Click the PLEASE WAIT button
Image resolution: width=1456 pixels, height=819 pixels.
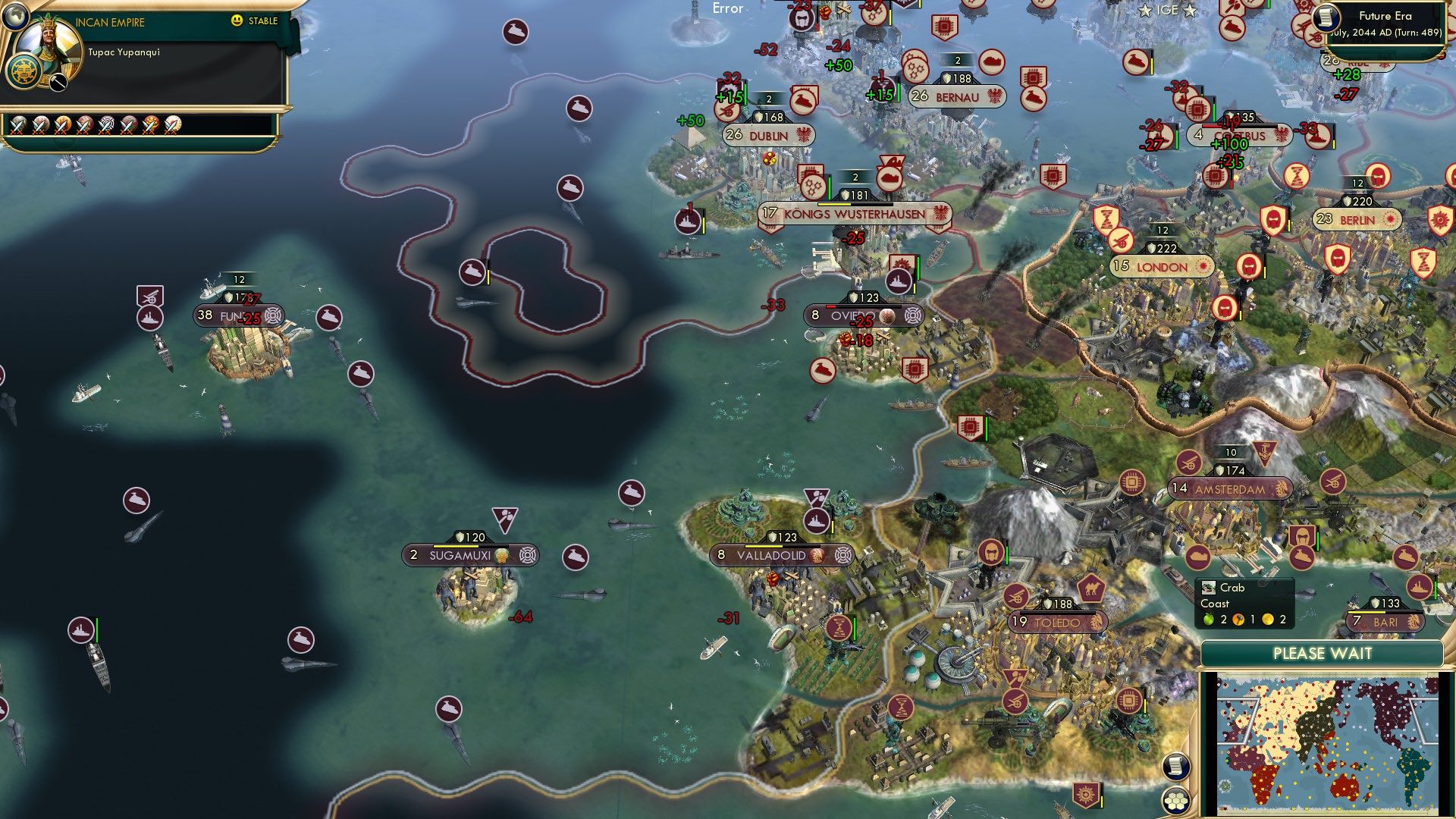[1323, 653]
